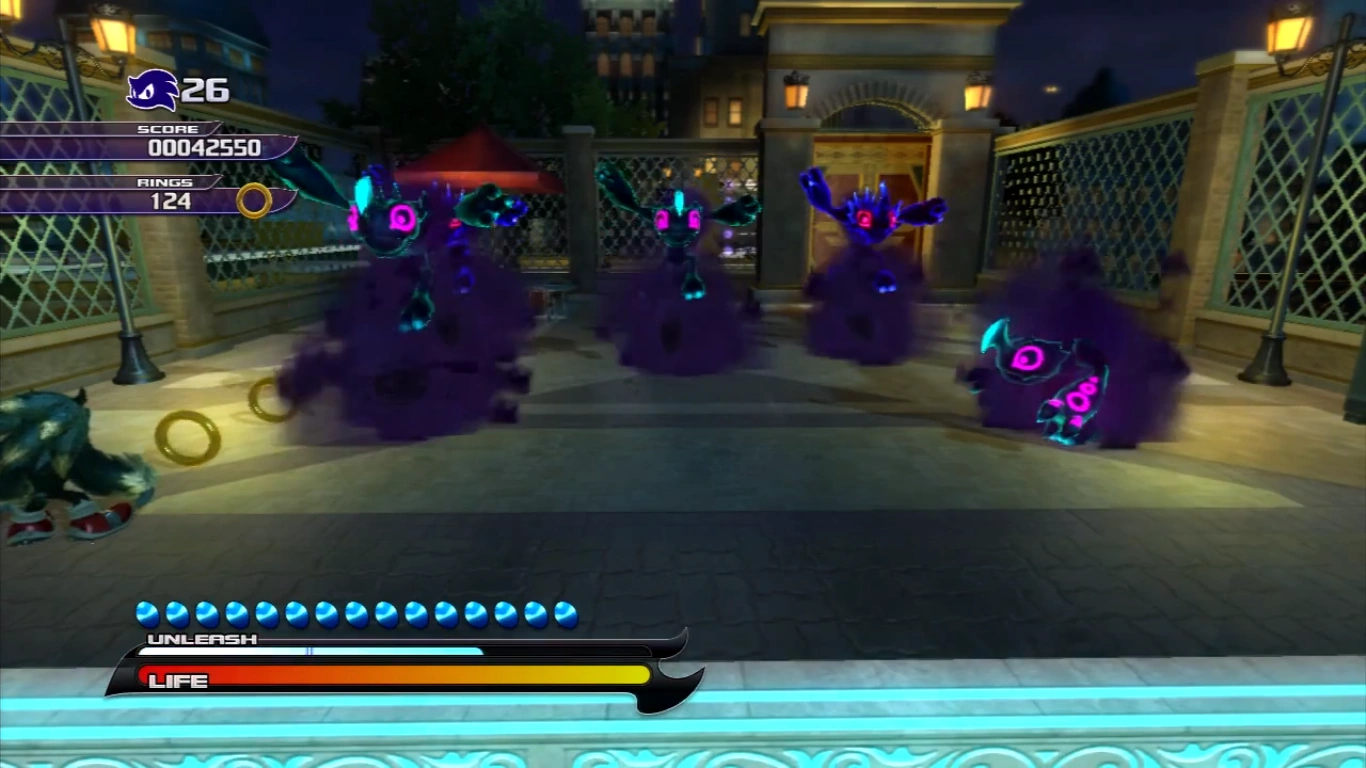This screenshot has width=1366, height=768.
Task: Click the Werehog head lives icon
Action: [x=153, y=90]
